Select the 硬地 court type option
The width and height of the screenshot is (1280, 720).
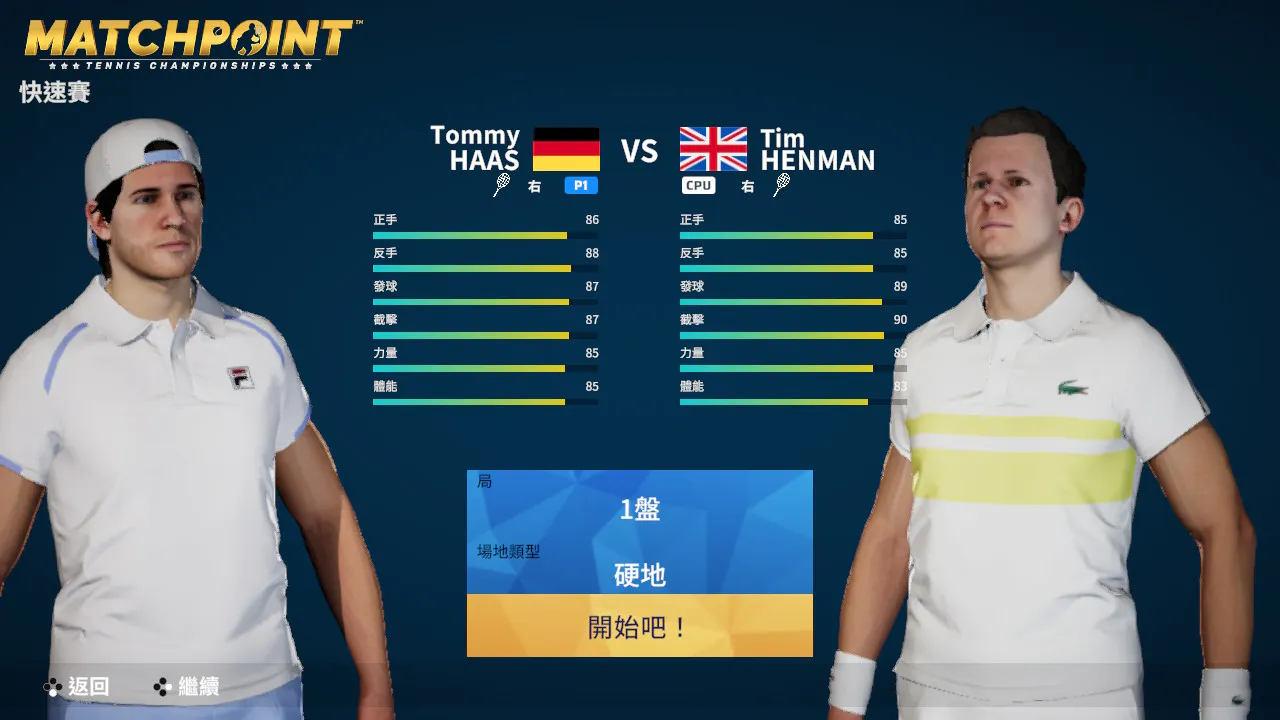tap(639, 575)
